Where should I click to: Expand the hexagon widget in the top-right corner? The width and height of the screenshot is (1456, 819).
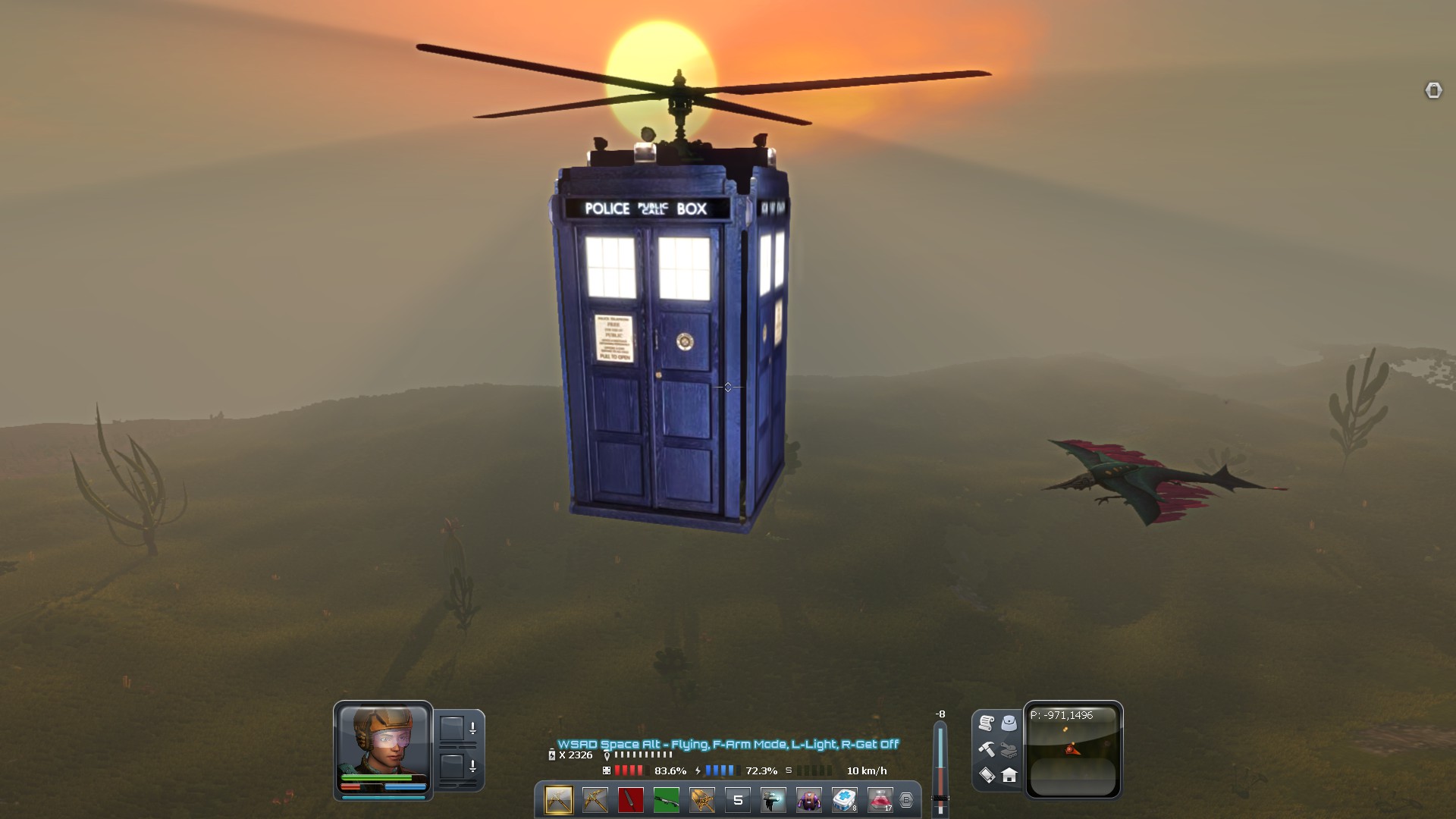coord(1435,91)
